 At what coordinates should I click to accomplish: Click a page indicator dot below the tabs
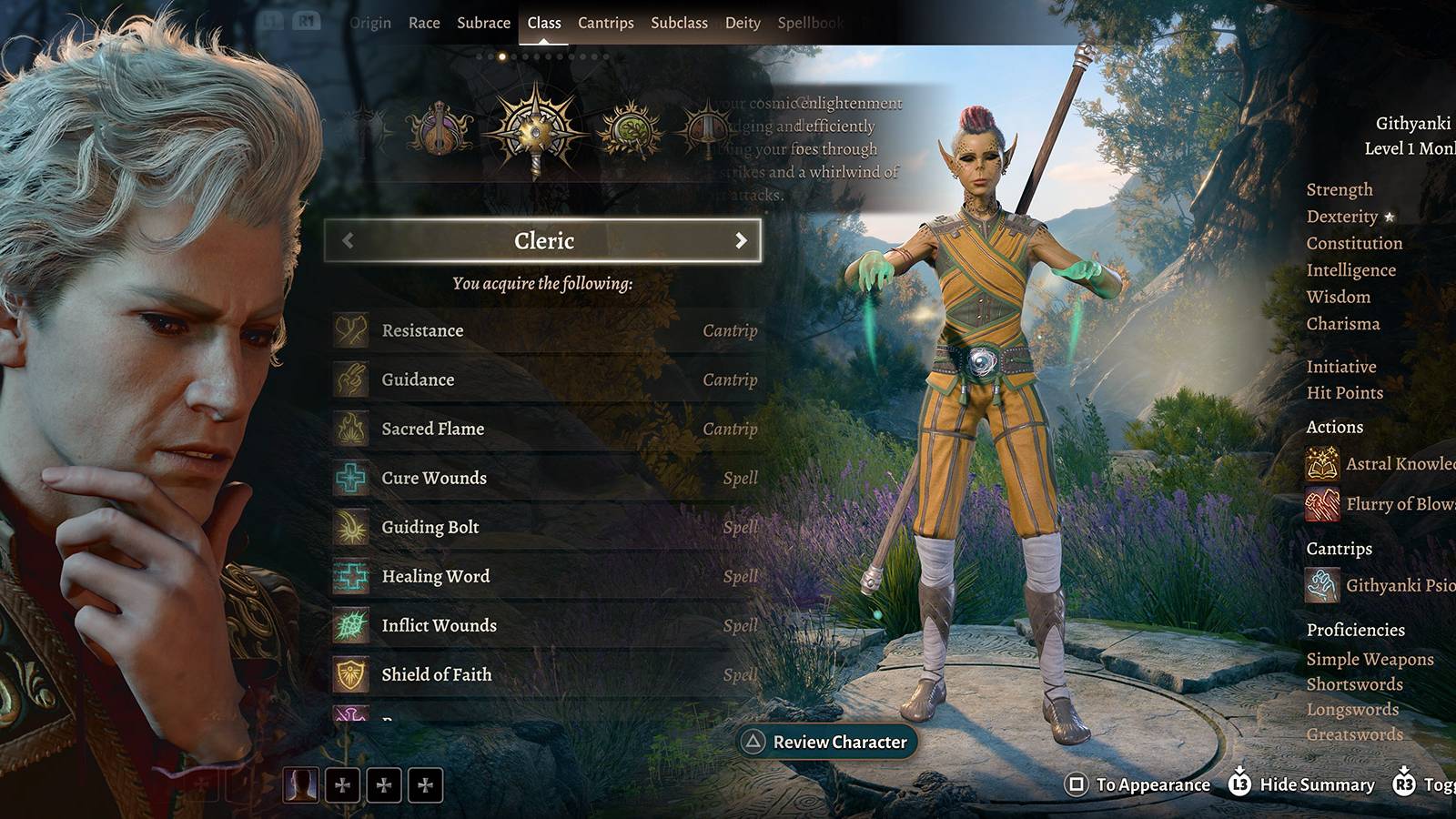(503, 56)
